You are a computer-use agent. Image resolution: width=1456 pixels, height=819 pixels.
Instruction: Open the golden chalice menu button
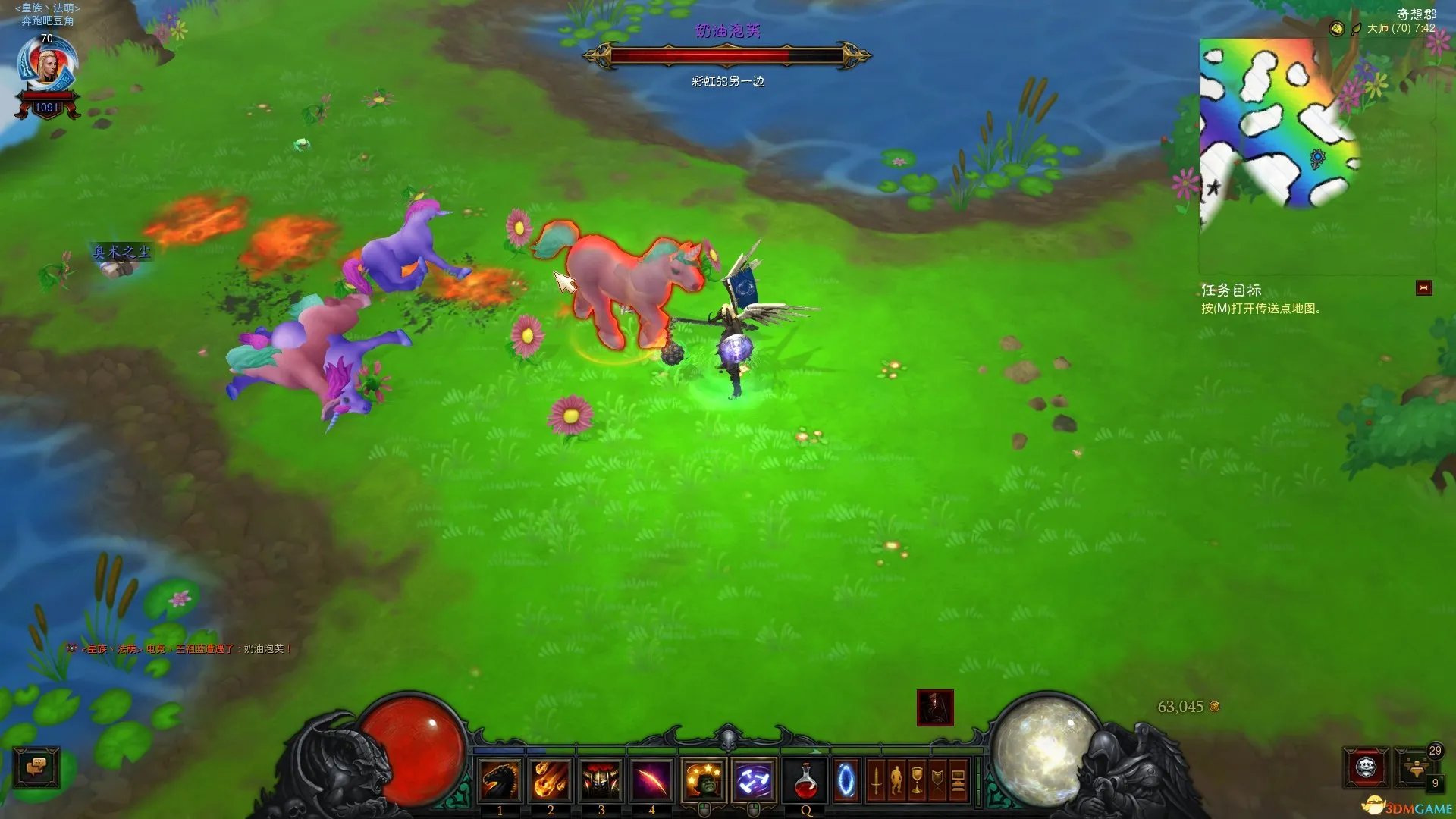(x=917, y=780)
